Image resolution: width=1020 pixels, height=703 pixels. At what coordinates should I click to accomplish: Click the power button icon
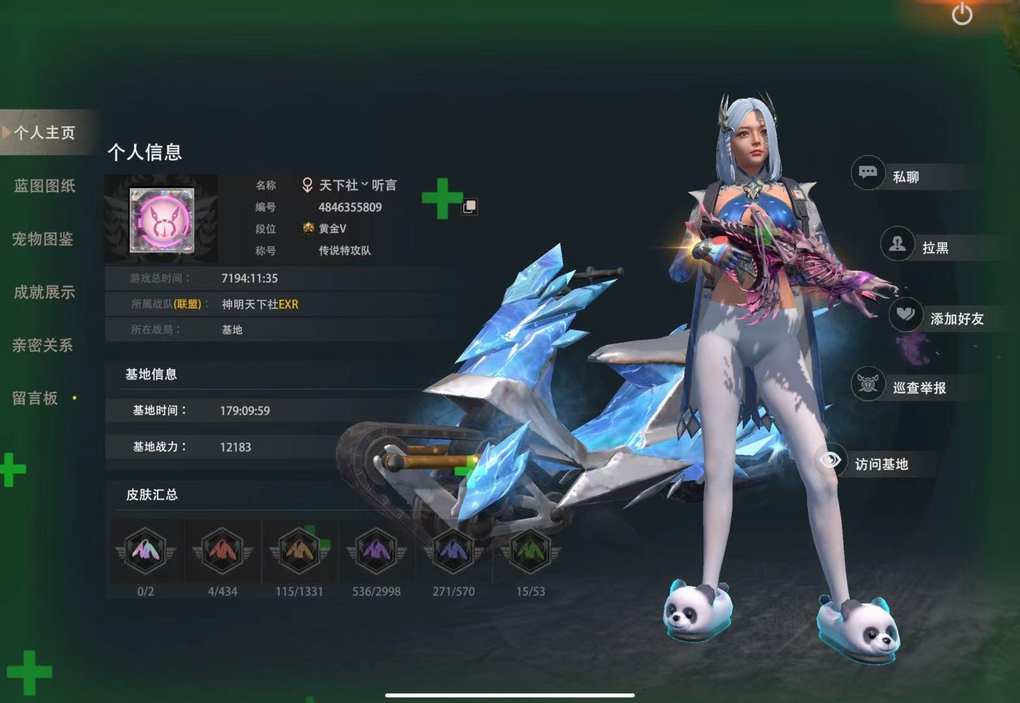[962, 14]
